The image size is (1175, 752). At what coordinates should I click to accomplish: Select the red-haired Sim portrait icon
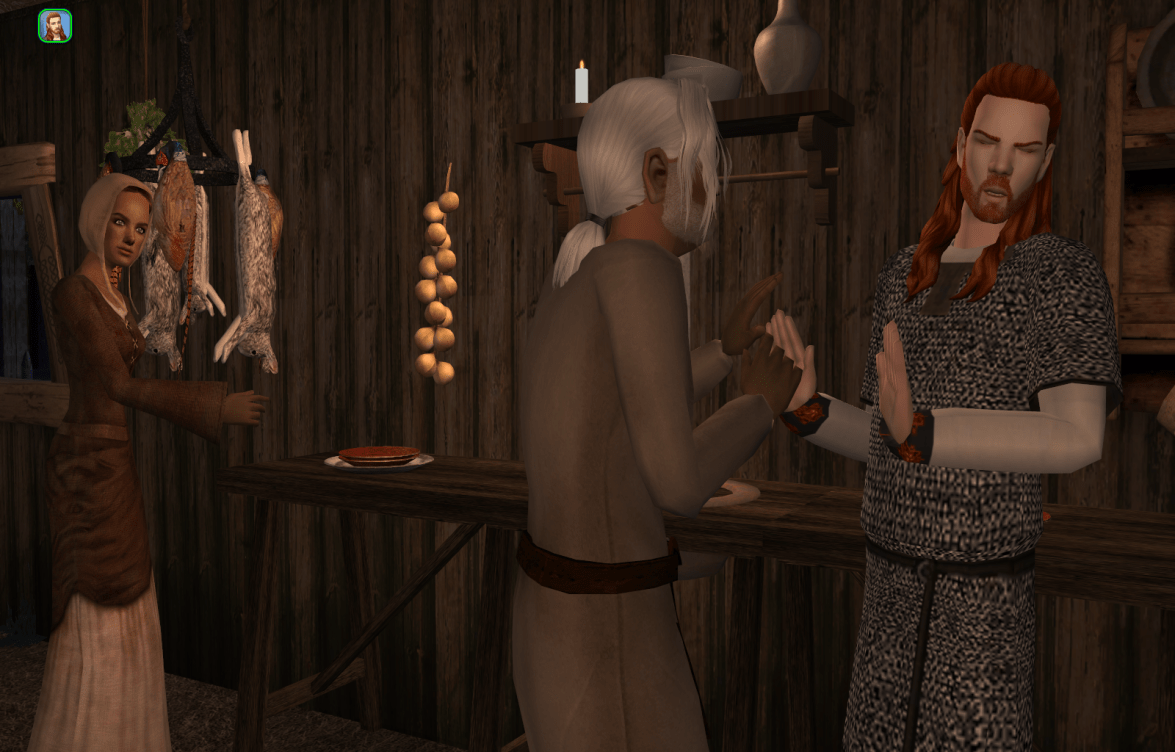coord(55,26)
